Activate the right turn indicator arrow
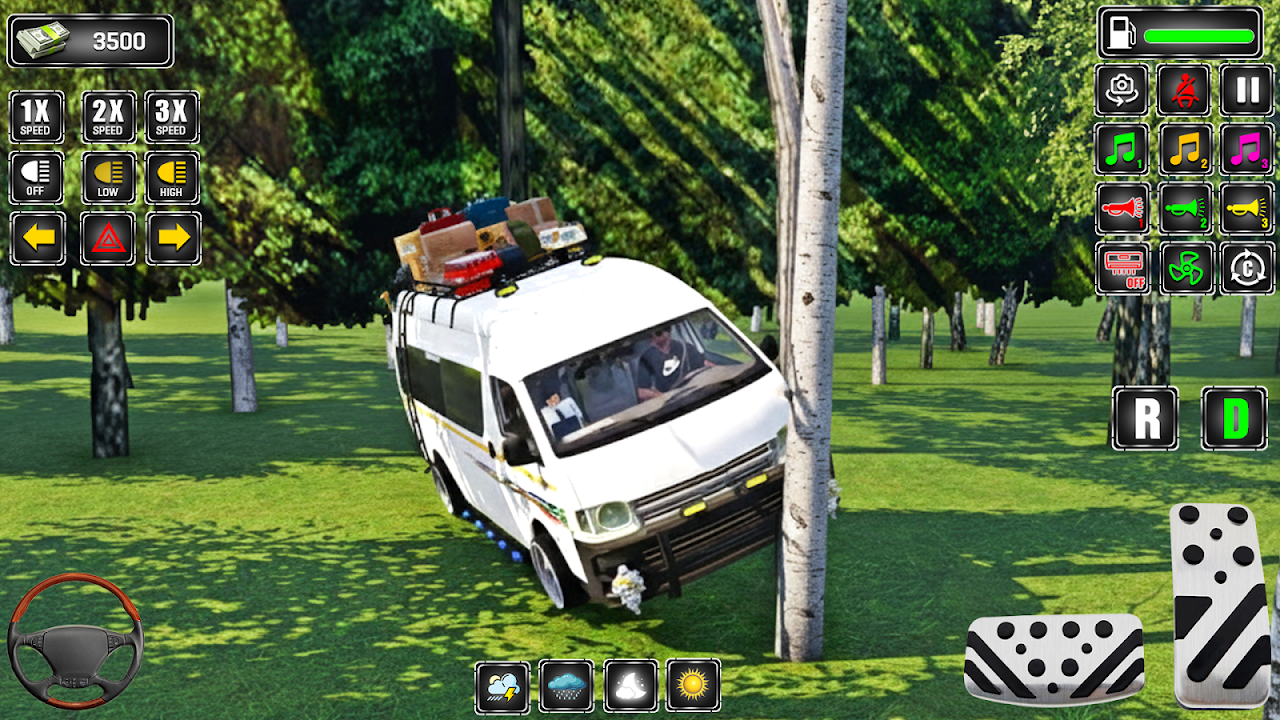The width and height of the screenshot is (1280, 720). (x=173, y=238)
